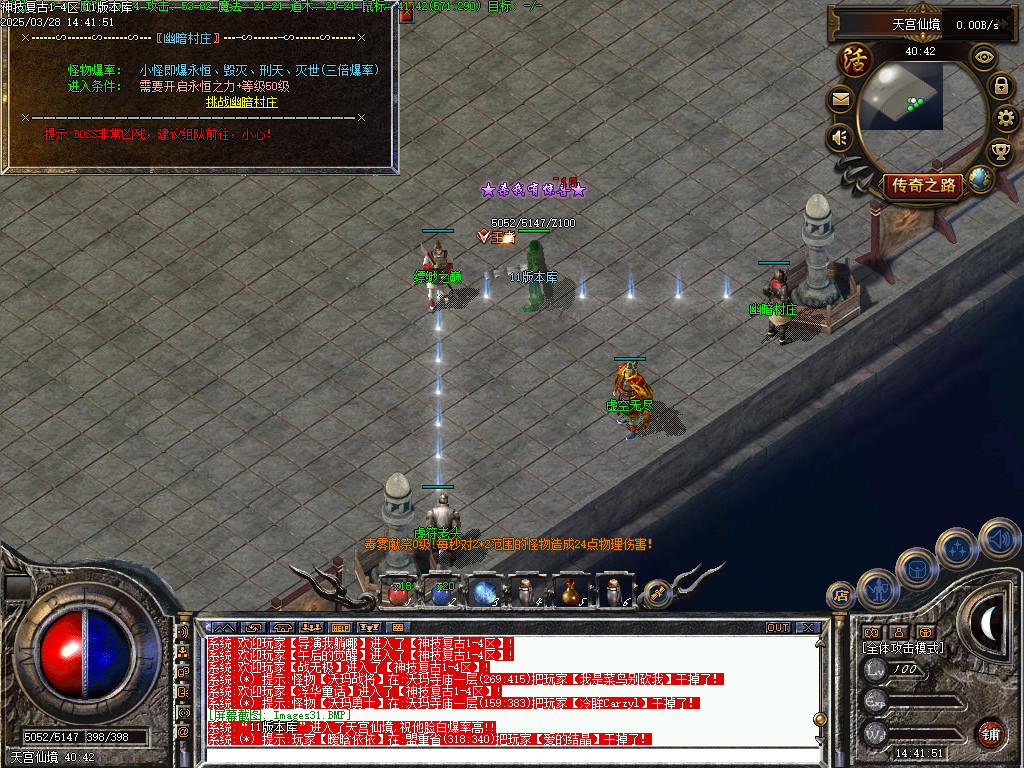This screenshot has height=768, width=1024.
Task: Open the character equipment warrior icon
Action: click(x=877, y=589)
